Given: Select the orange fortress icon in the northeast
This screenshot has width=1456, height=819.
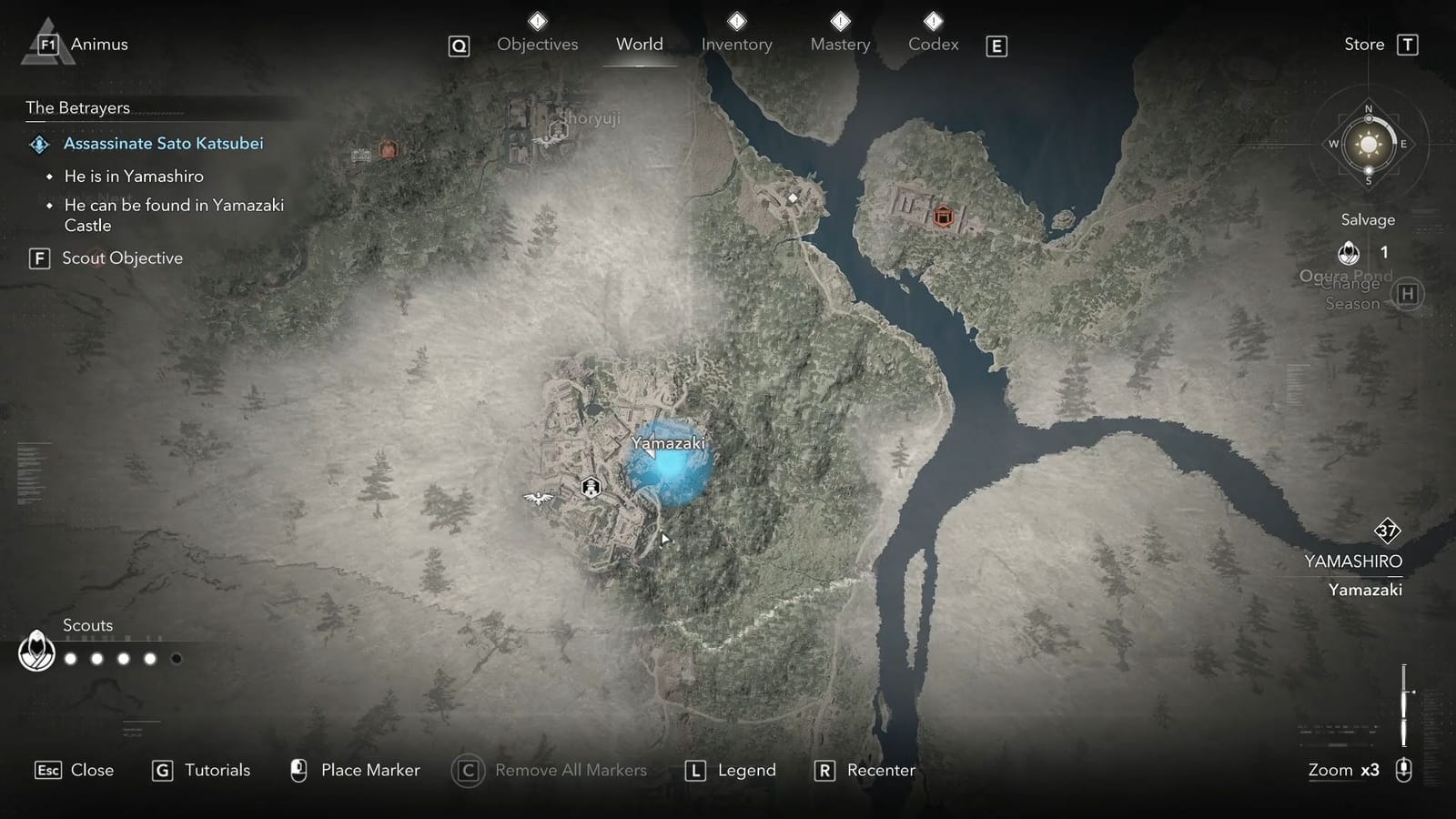Looking at the screenshot, I should tap(943, 217).
